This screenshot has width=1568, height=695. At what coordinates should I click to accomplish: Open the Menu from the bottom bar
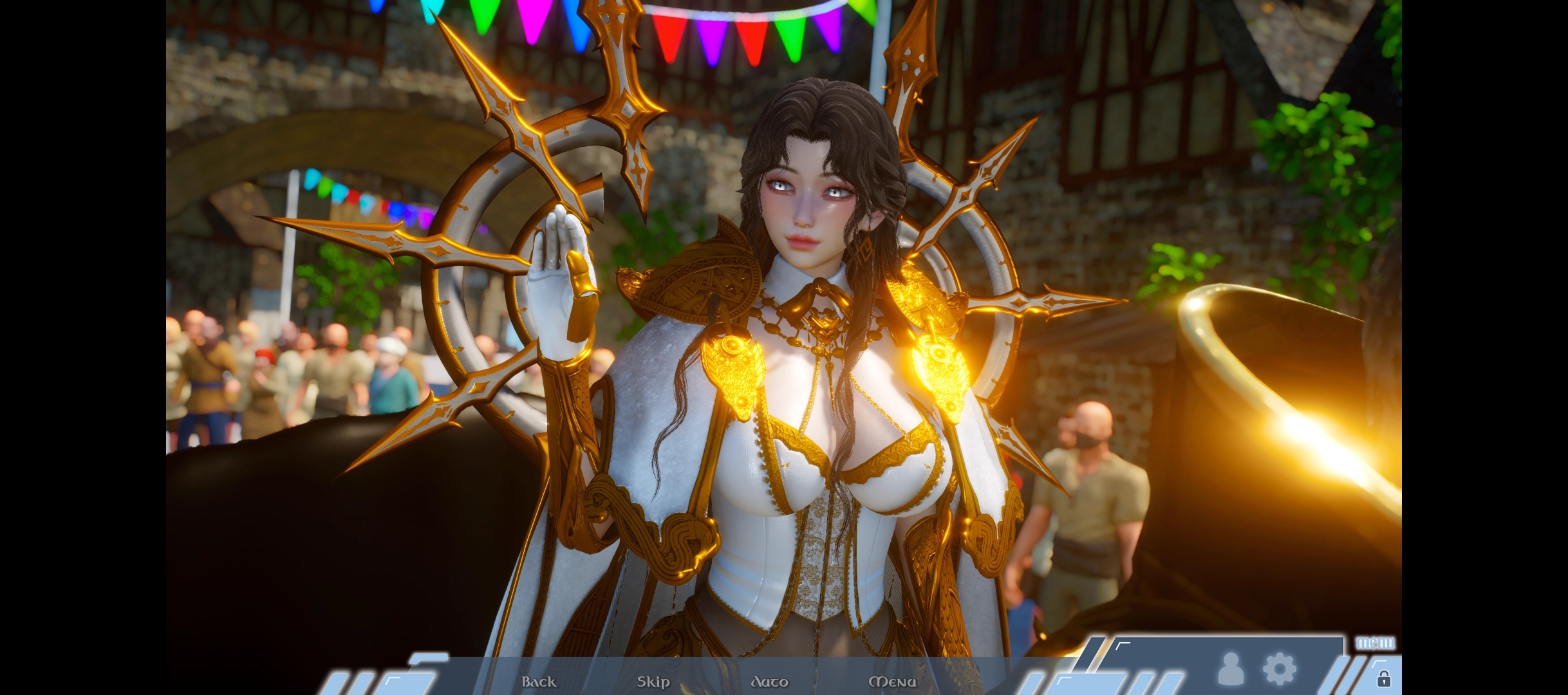[x=892, y=681]
